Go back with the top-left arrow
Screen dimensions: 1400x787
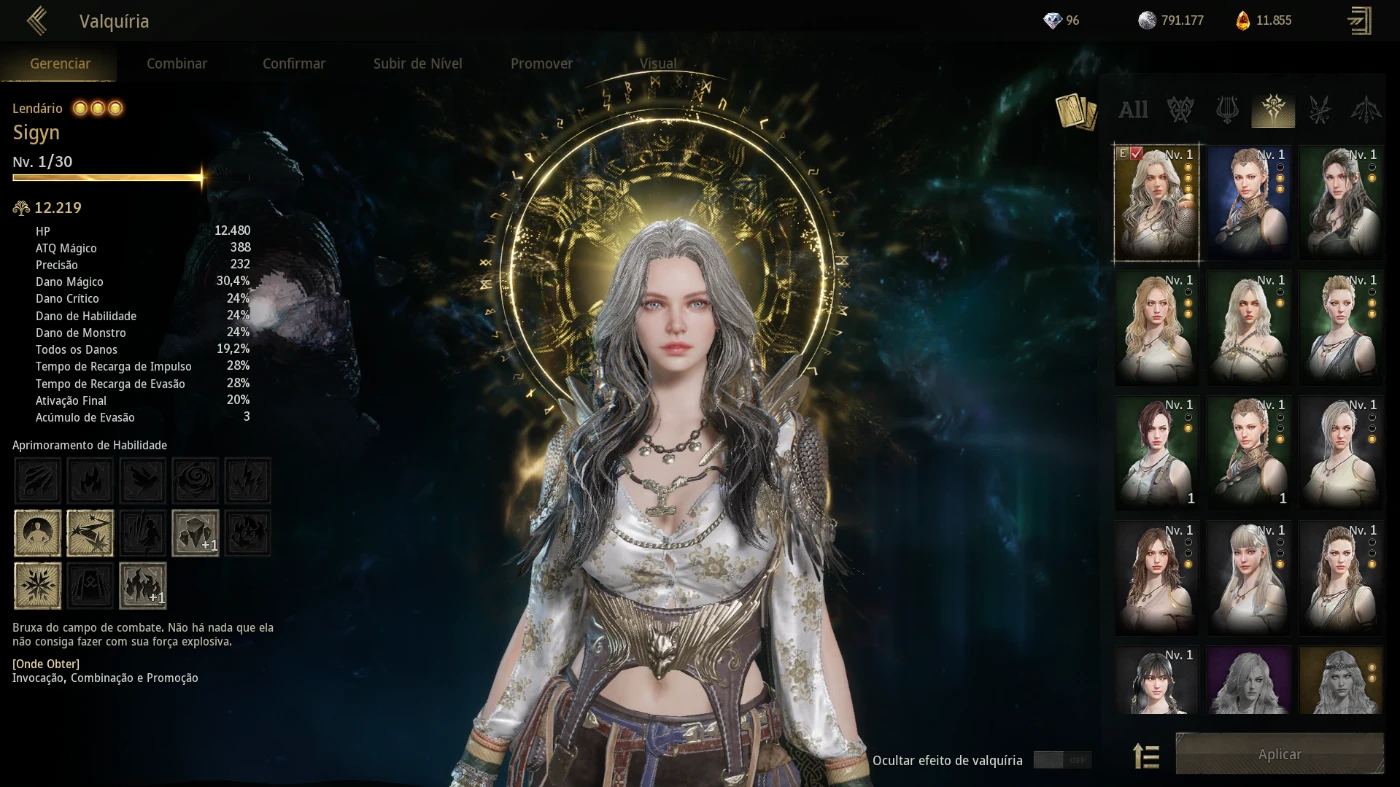point(37,21)
